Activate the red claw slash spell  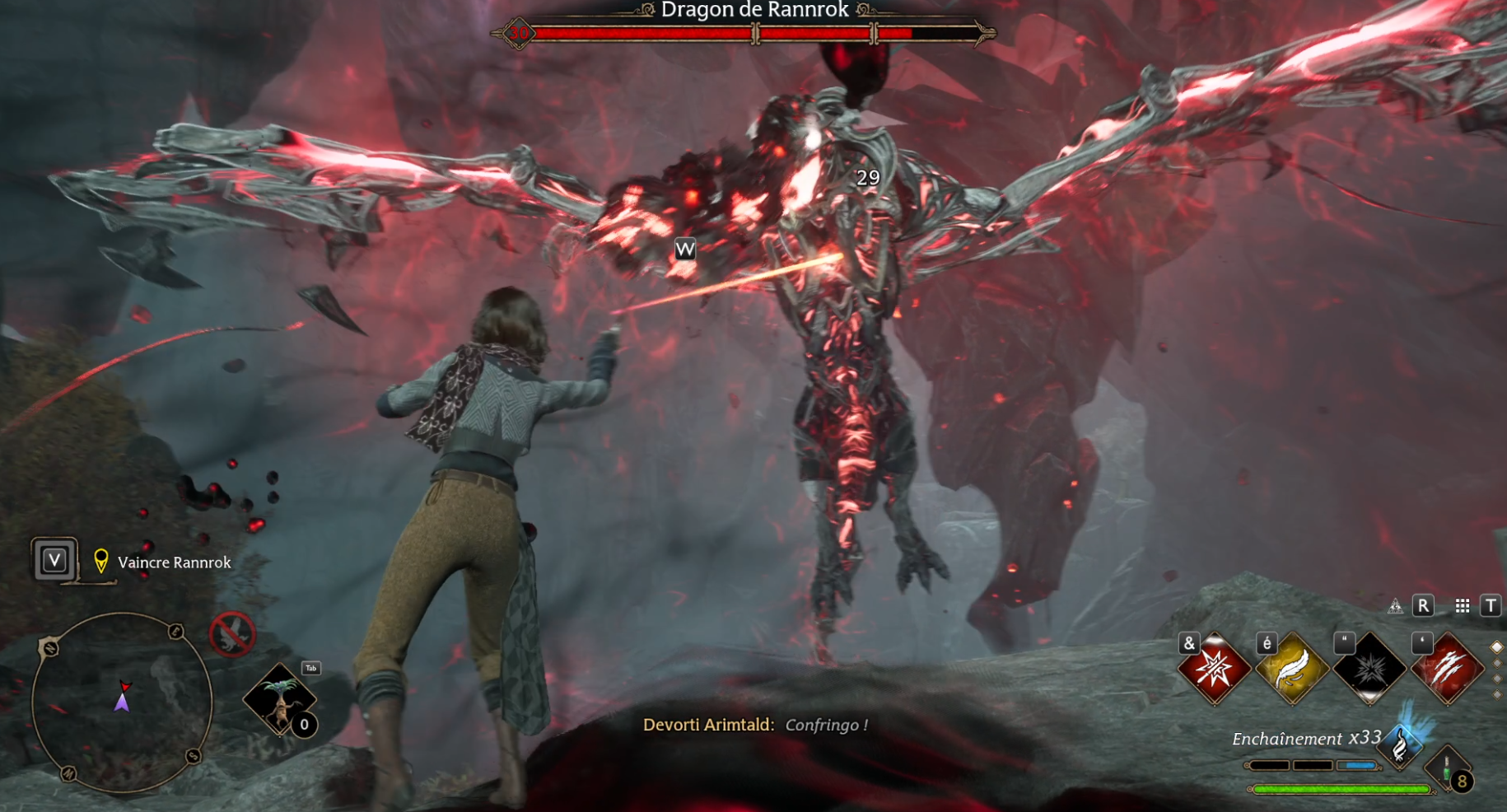pos(1447,669)
